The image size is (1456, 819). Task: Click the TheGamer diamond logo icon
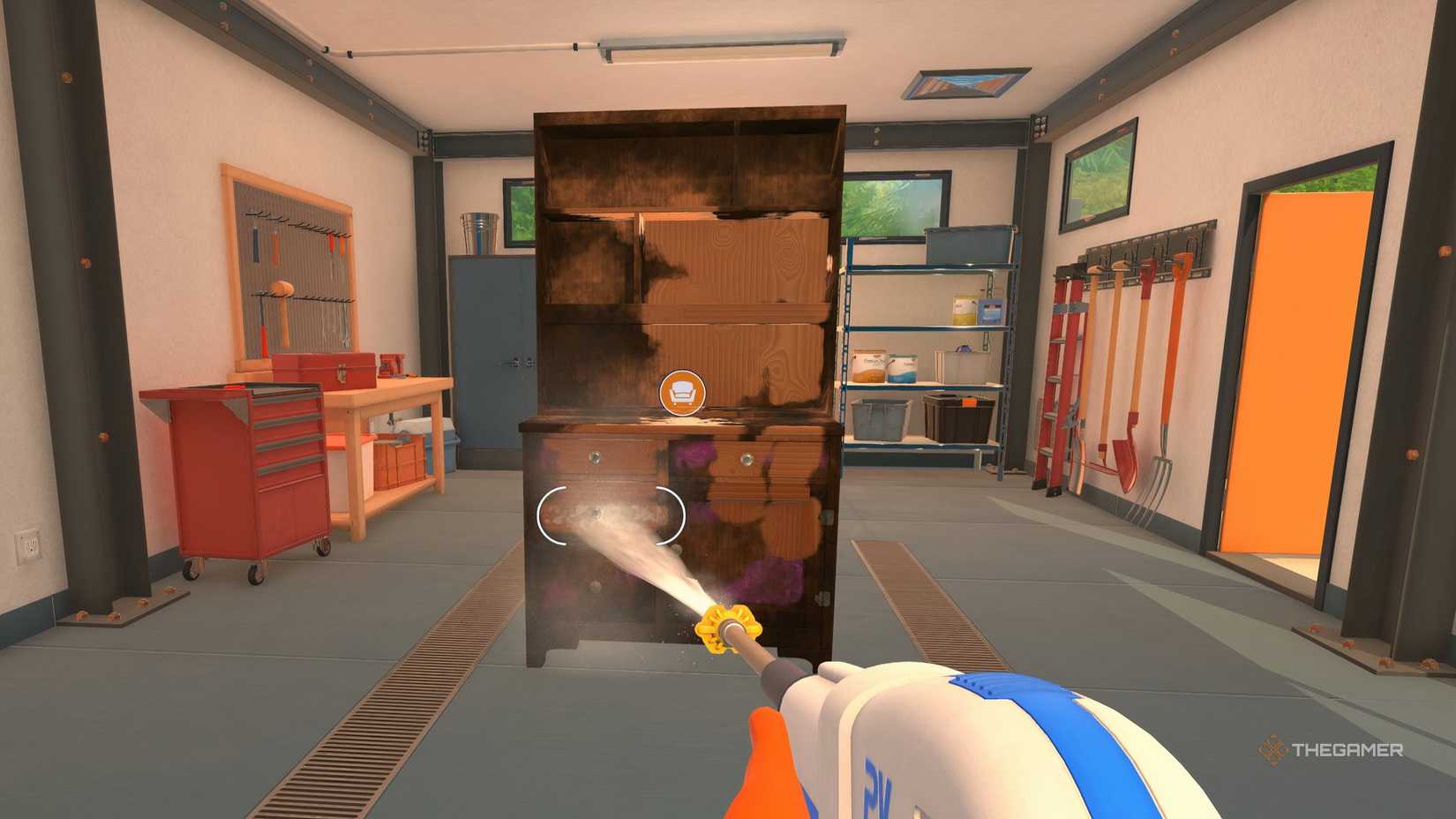point(1273,751)
